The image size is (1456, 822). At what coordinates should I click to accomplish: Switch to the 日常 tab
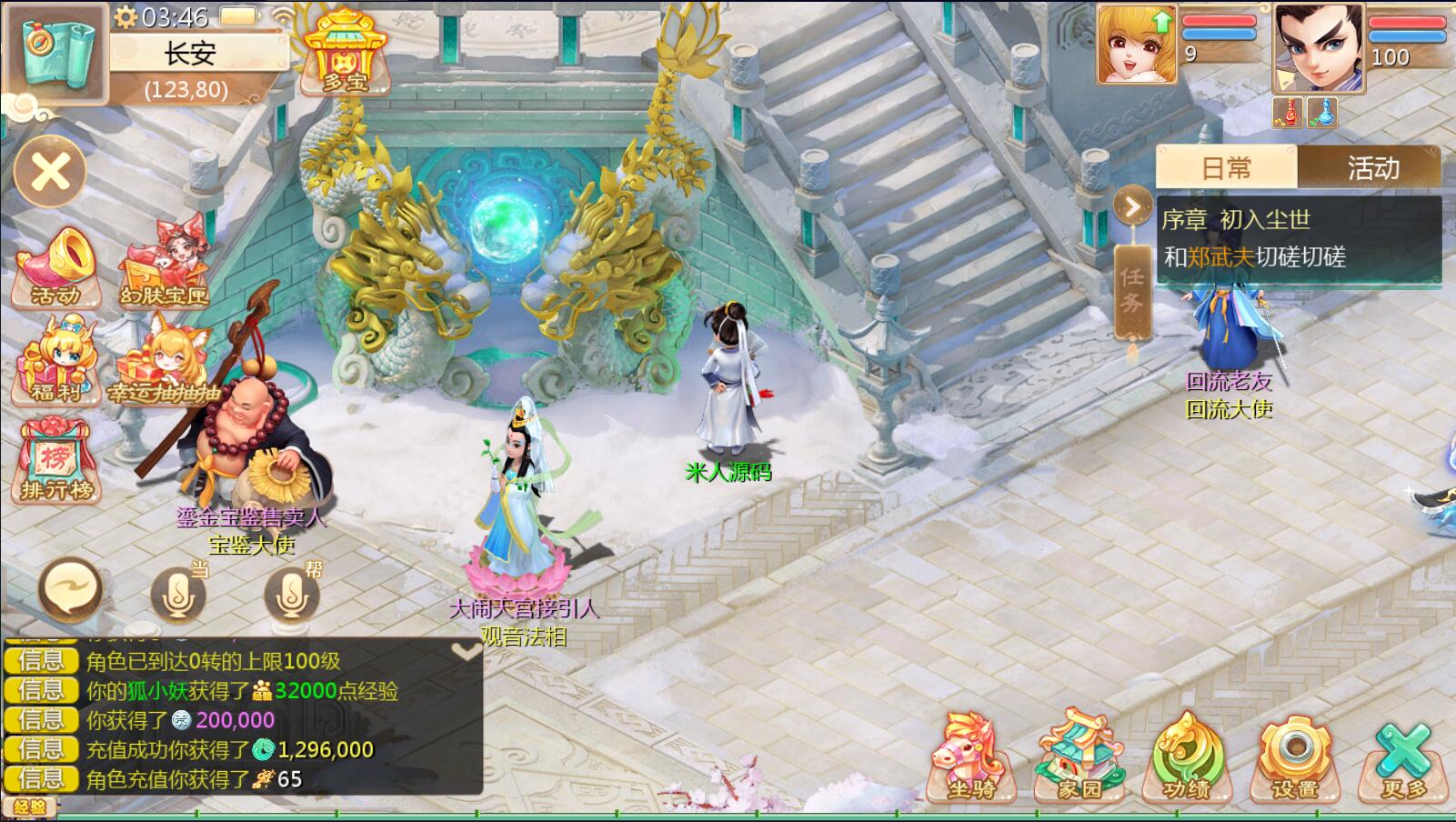1226,168
